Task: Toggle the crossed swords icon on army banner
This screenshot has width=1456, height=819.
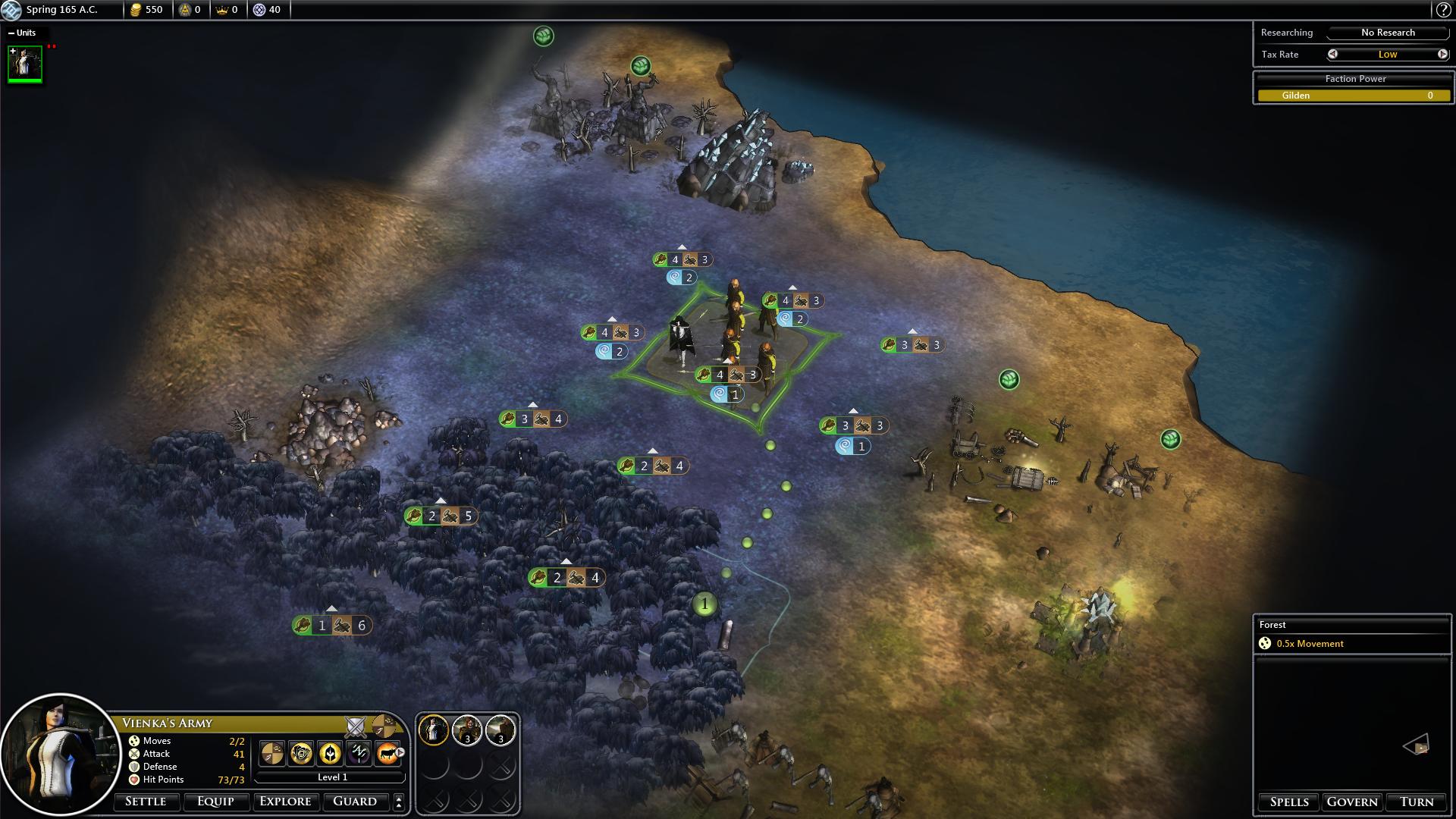Action: (x=355, y=726)
